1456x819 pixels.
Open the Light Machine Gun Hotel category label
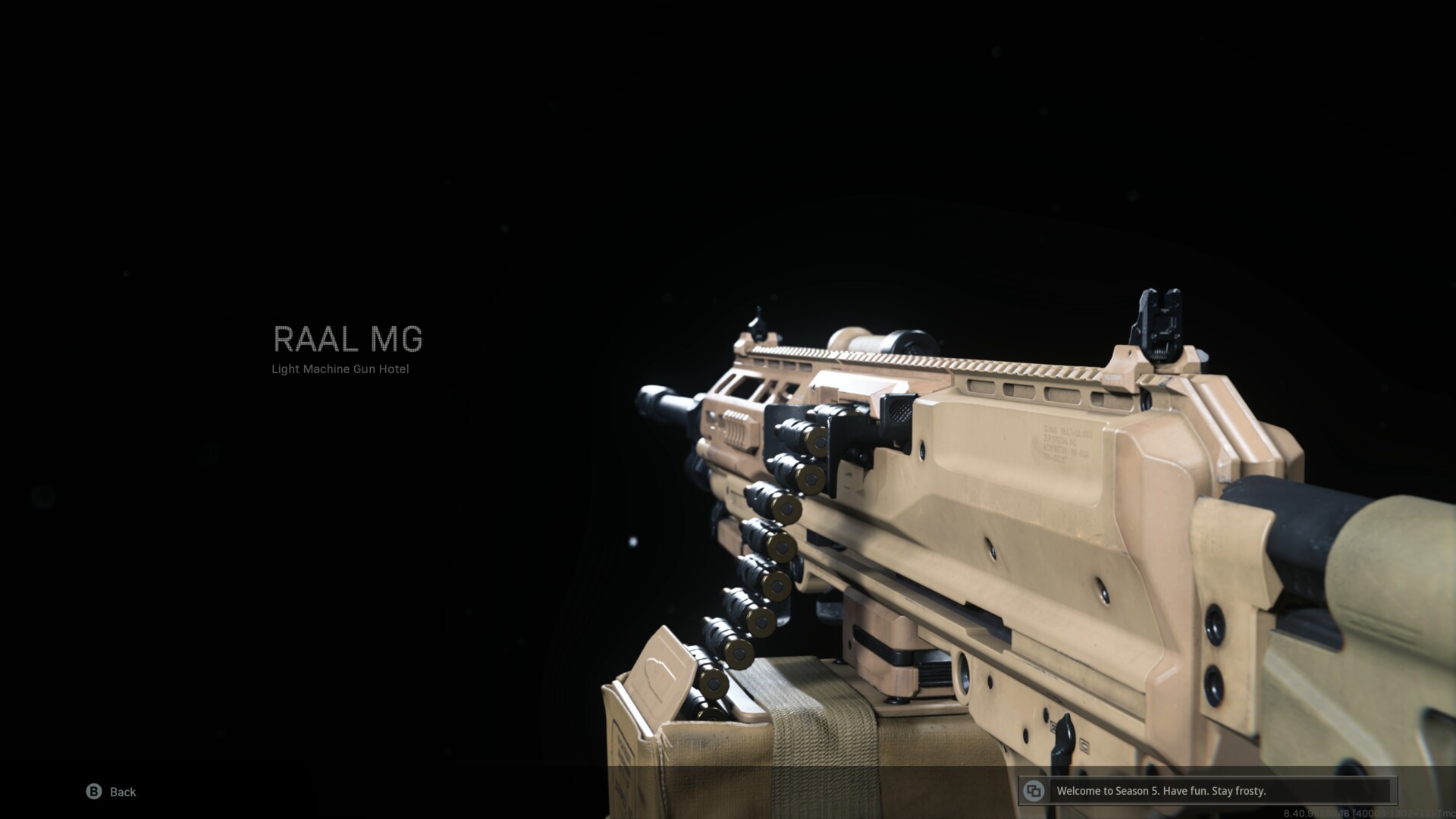pyautogui.click(x=340, y=369)
